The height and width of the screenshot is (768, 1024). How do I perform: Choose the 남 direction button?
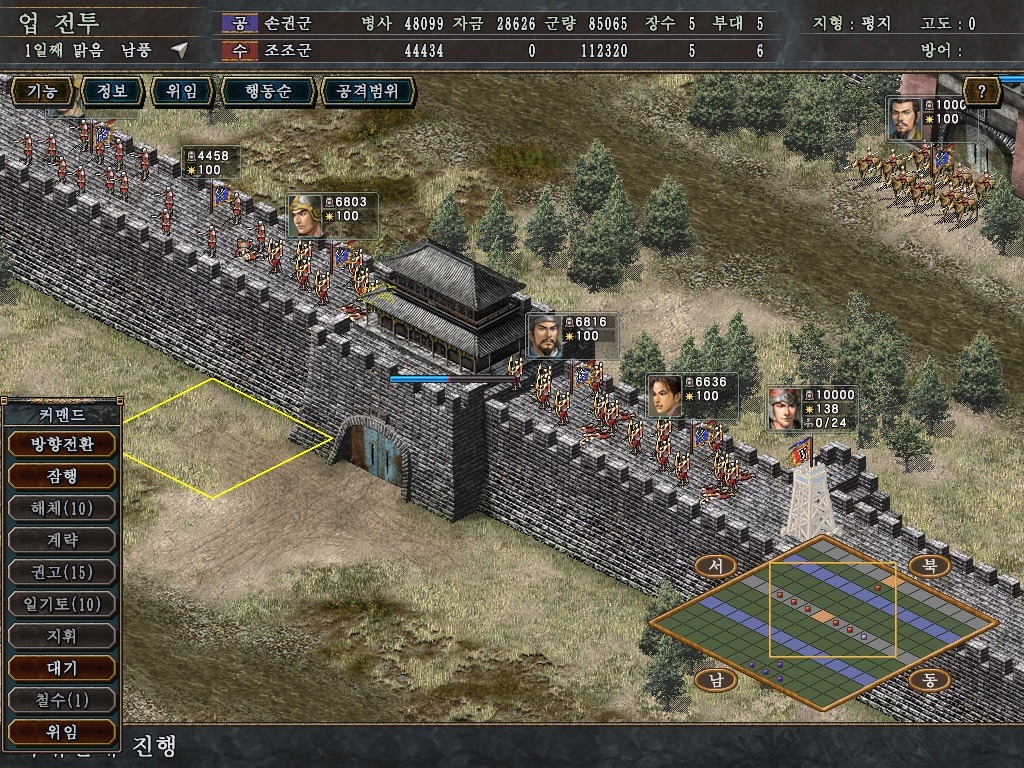click(x=715, y=680)
